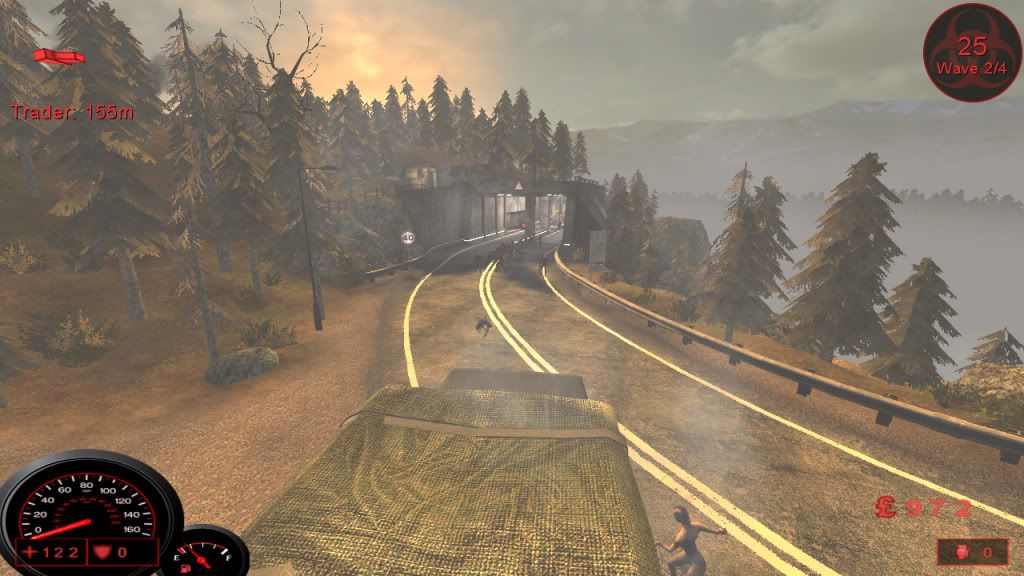The width and height of the screenshot is (1024, 576).
Task: Click the grenade icon box
Action: click(971, 551)
